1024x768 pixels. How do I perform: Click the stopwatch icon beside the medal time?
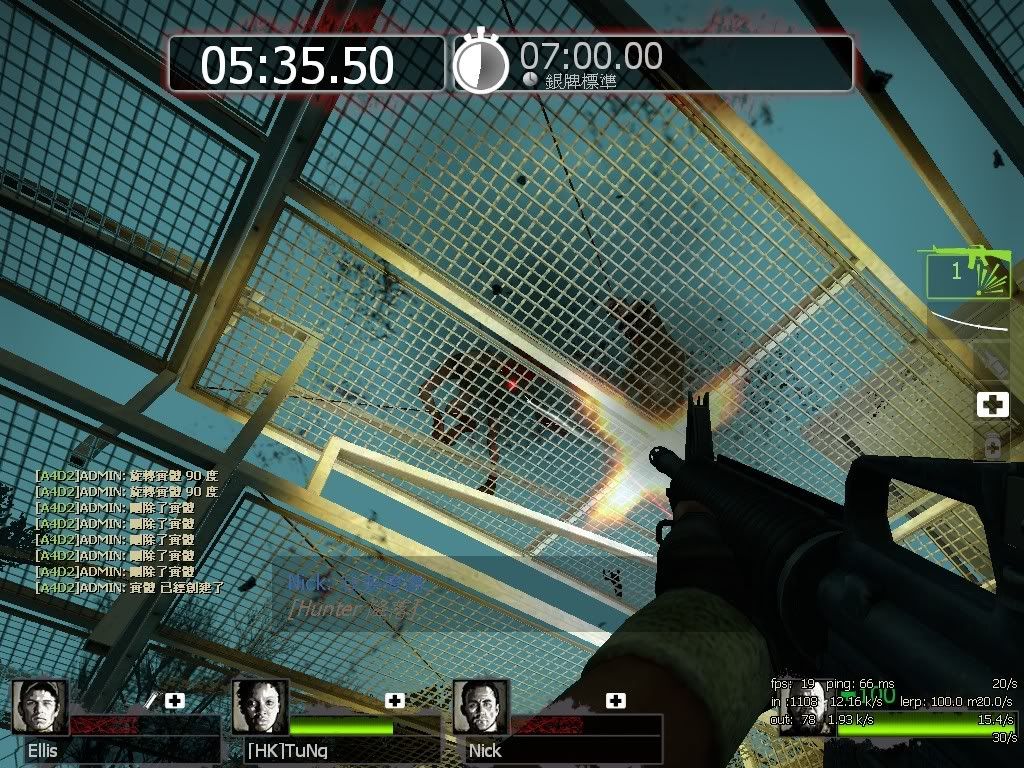tap(481, 64)
